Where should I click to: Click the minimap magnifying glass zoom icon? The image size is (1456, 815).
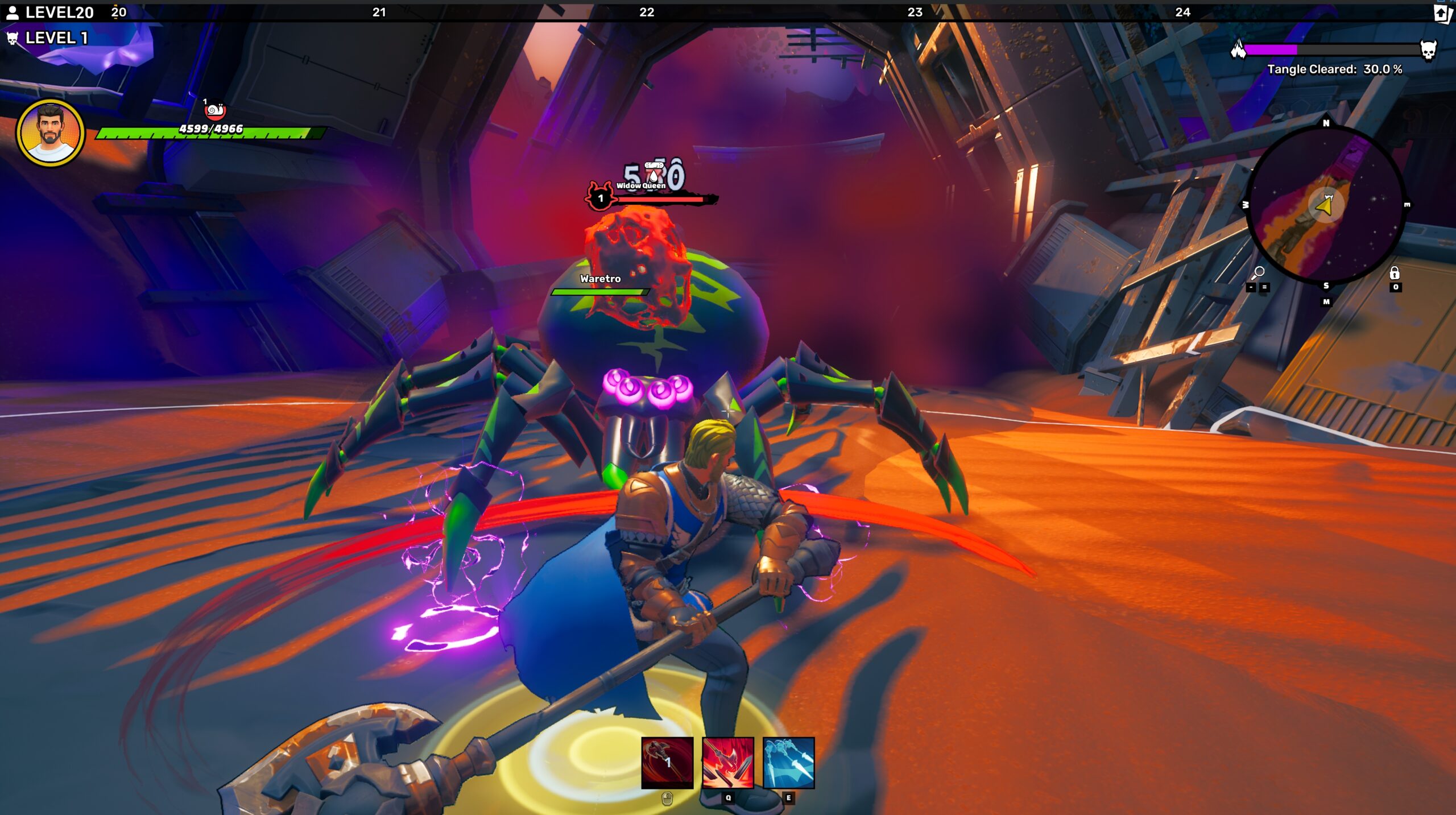[x=1258, y=273]
